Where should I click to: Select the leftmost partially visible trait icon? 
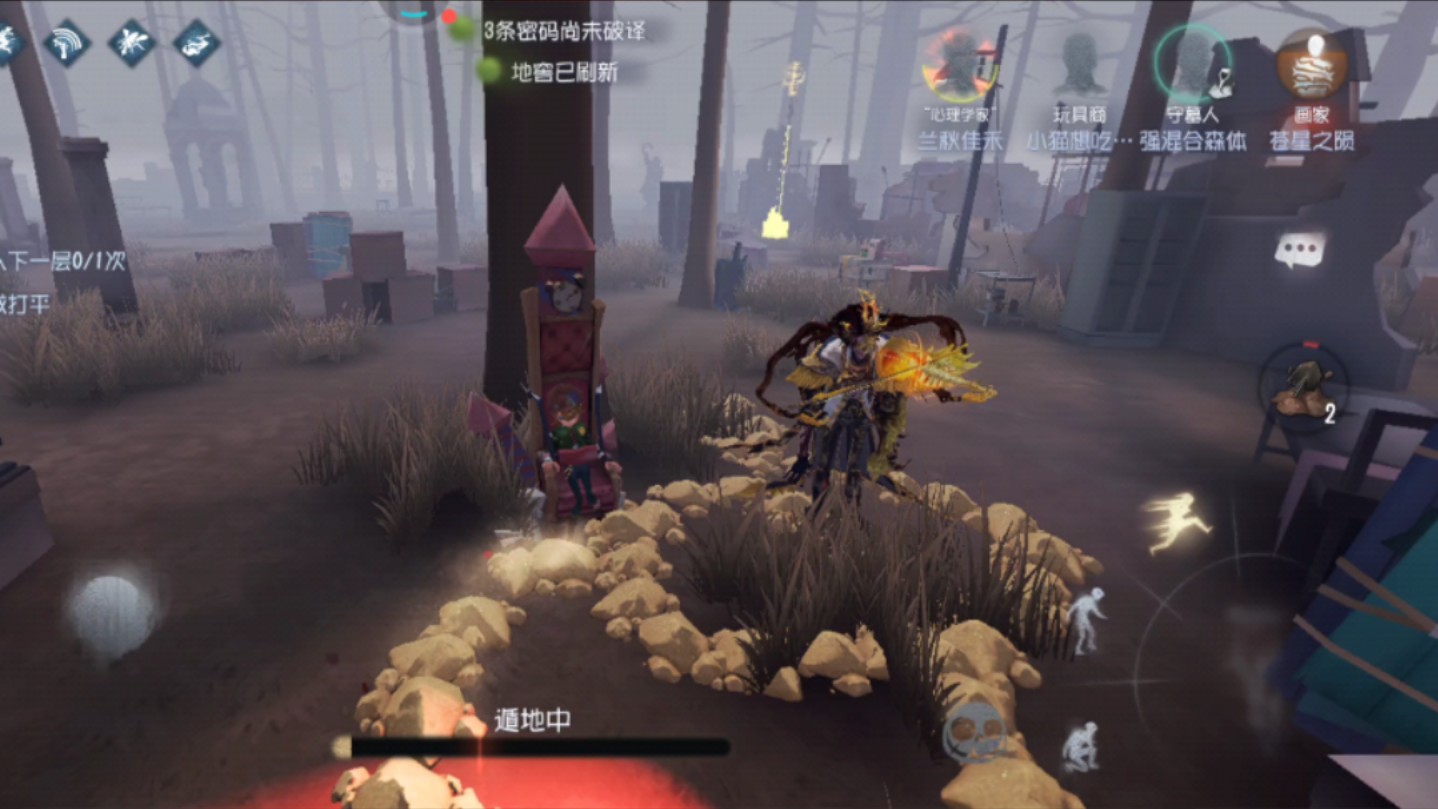pyautogui.click(x=8, y=41)
